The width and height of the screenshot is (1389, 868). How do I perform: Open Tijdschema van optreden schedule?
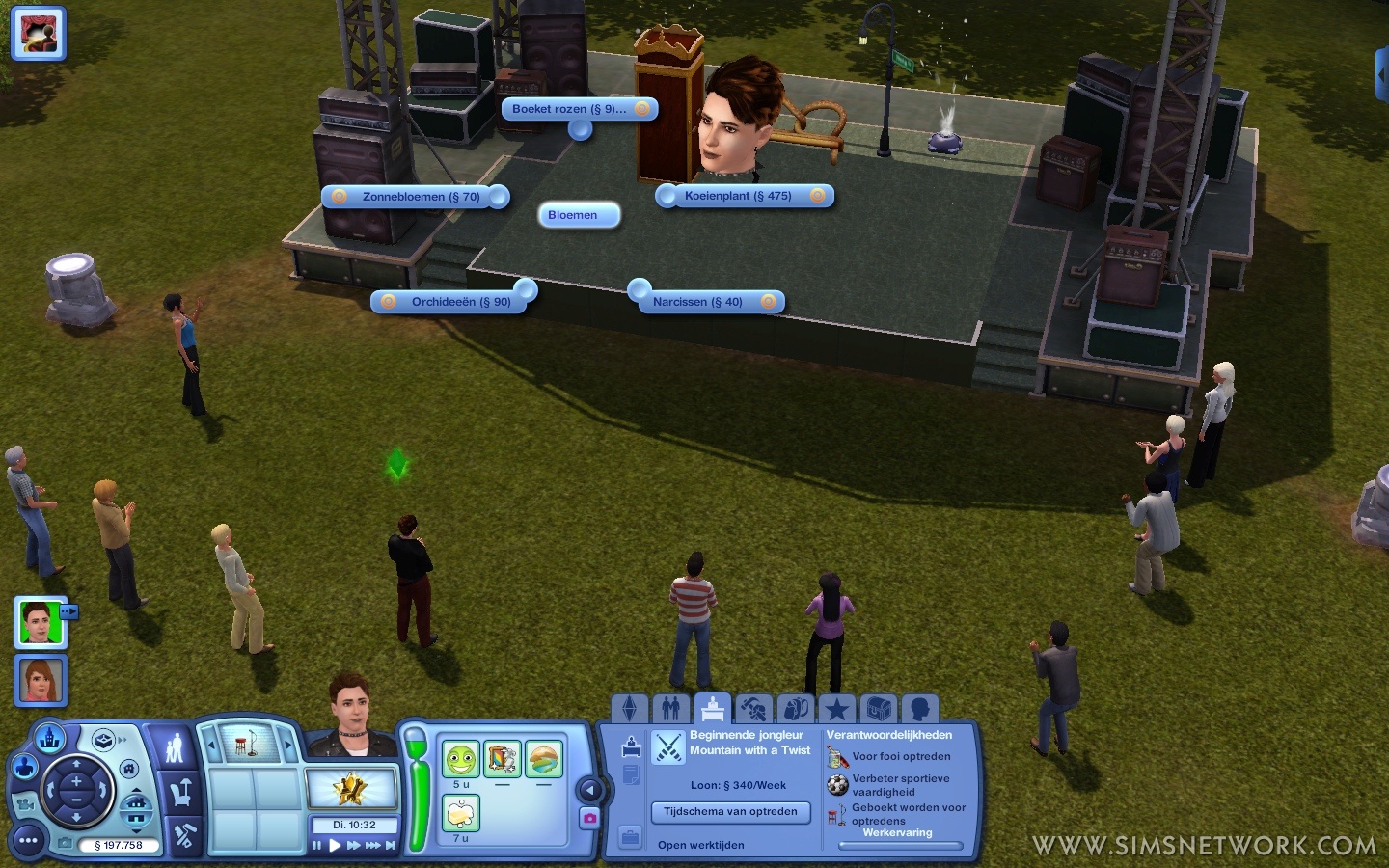click(730, 812)
